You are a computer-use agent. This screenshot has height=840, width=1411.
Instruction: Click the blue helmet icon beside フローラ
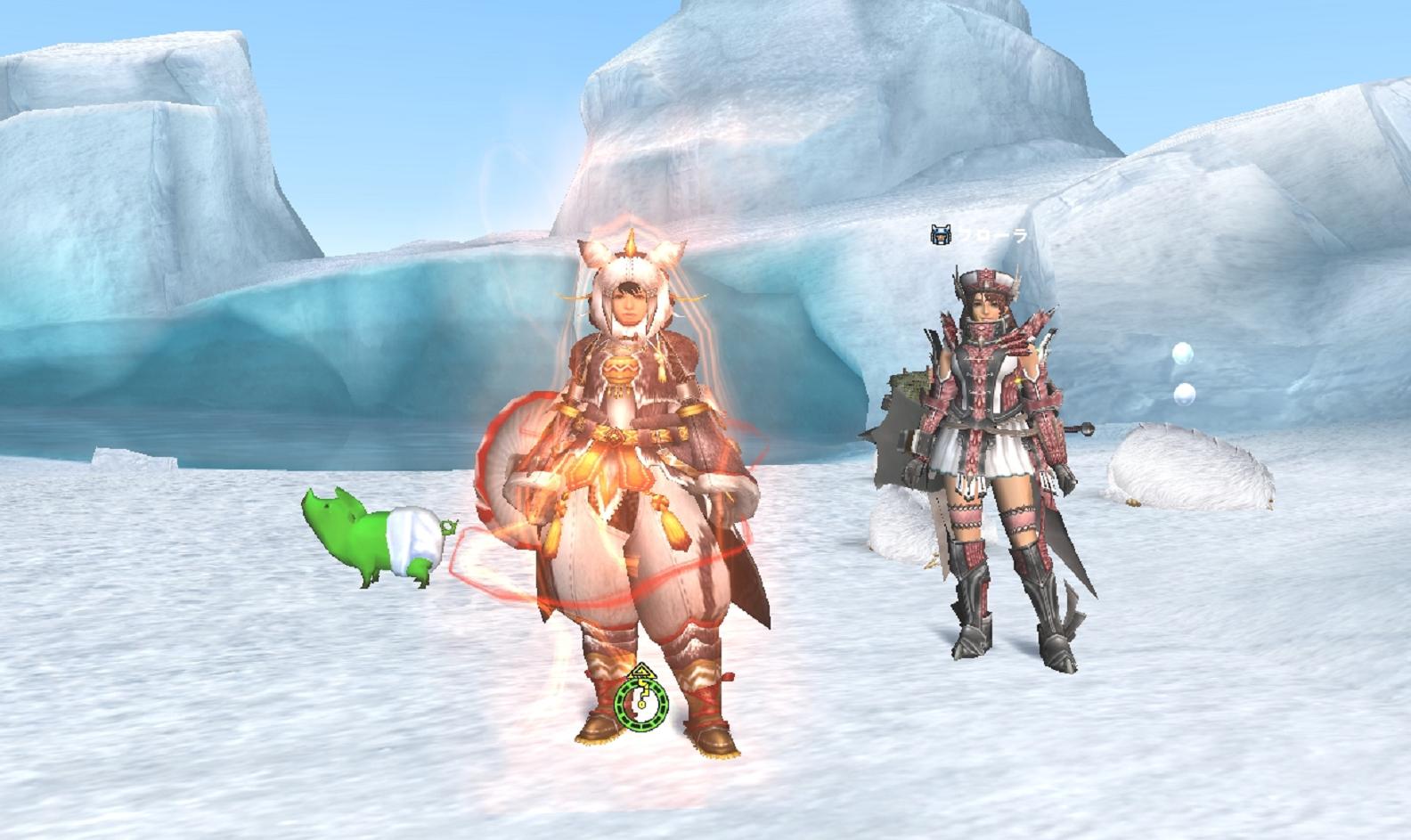pyautogui.click(x=941, y=235)
